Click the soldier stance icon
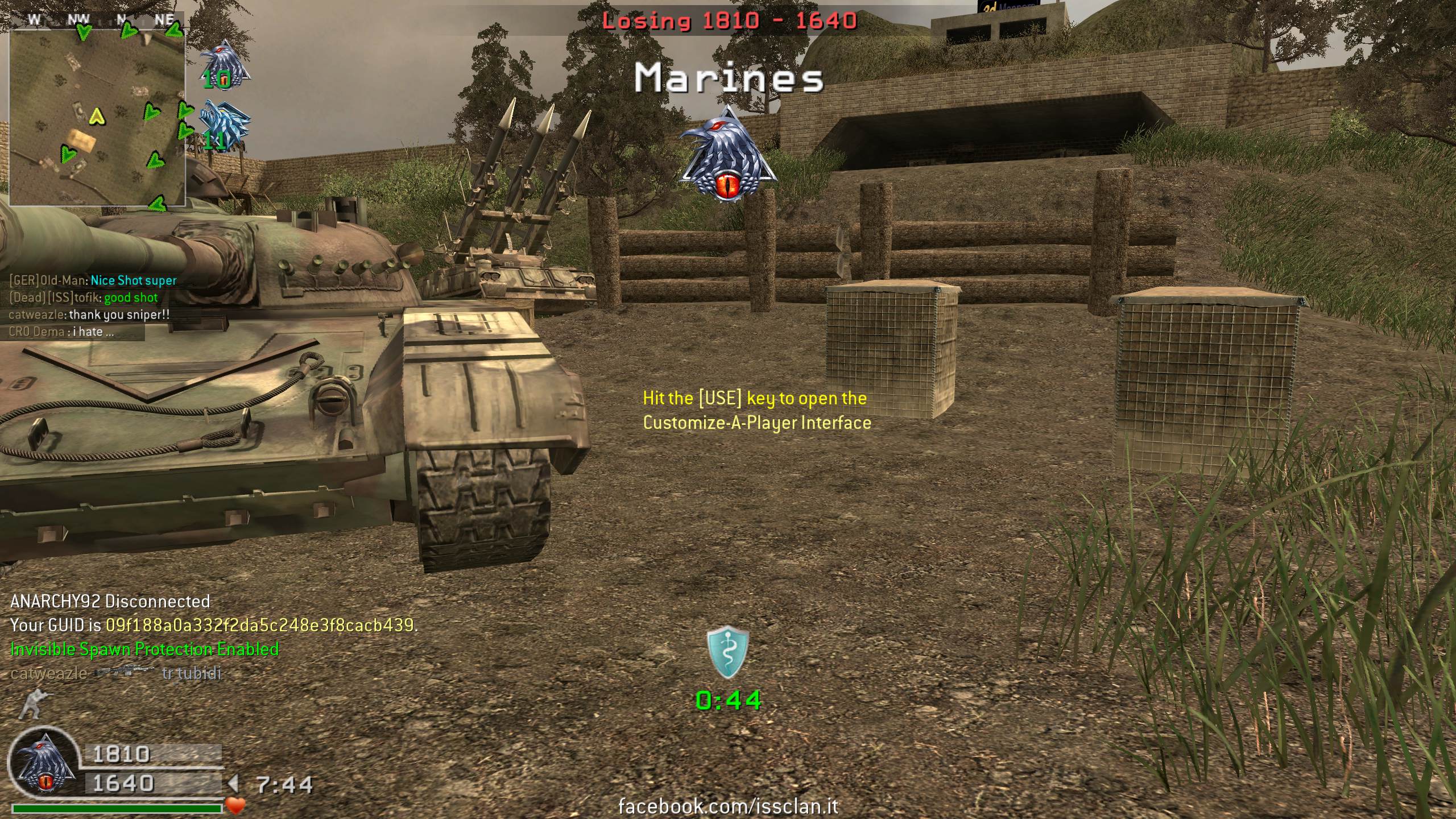The width and height of the screenshot is (1456, 819). tap(31, 704)
